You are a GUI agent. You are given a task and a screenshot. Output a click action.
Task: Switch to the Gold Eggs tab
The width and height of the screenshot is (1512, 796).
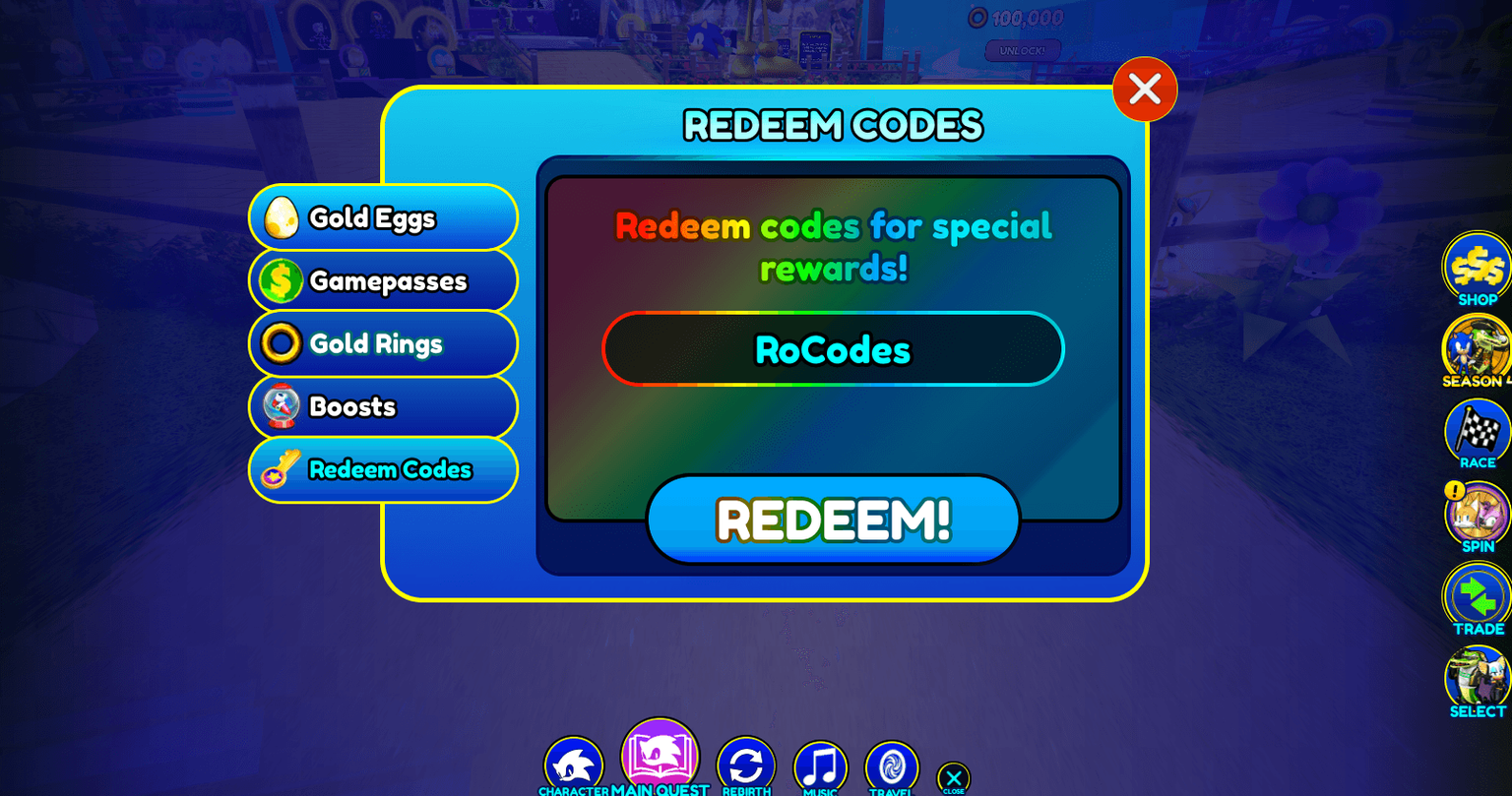(x=383, y=218)
